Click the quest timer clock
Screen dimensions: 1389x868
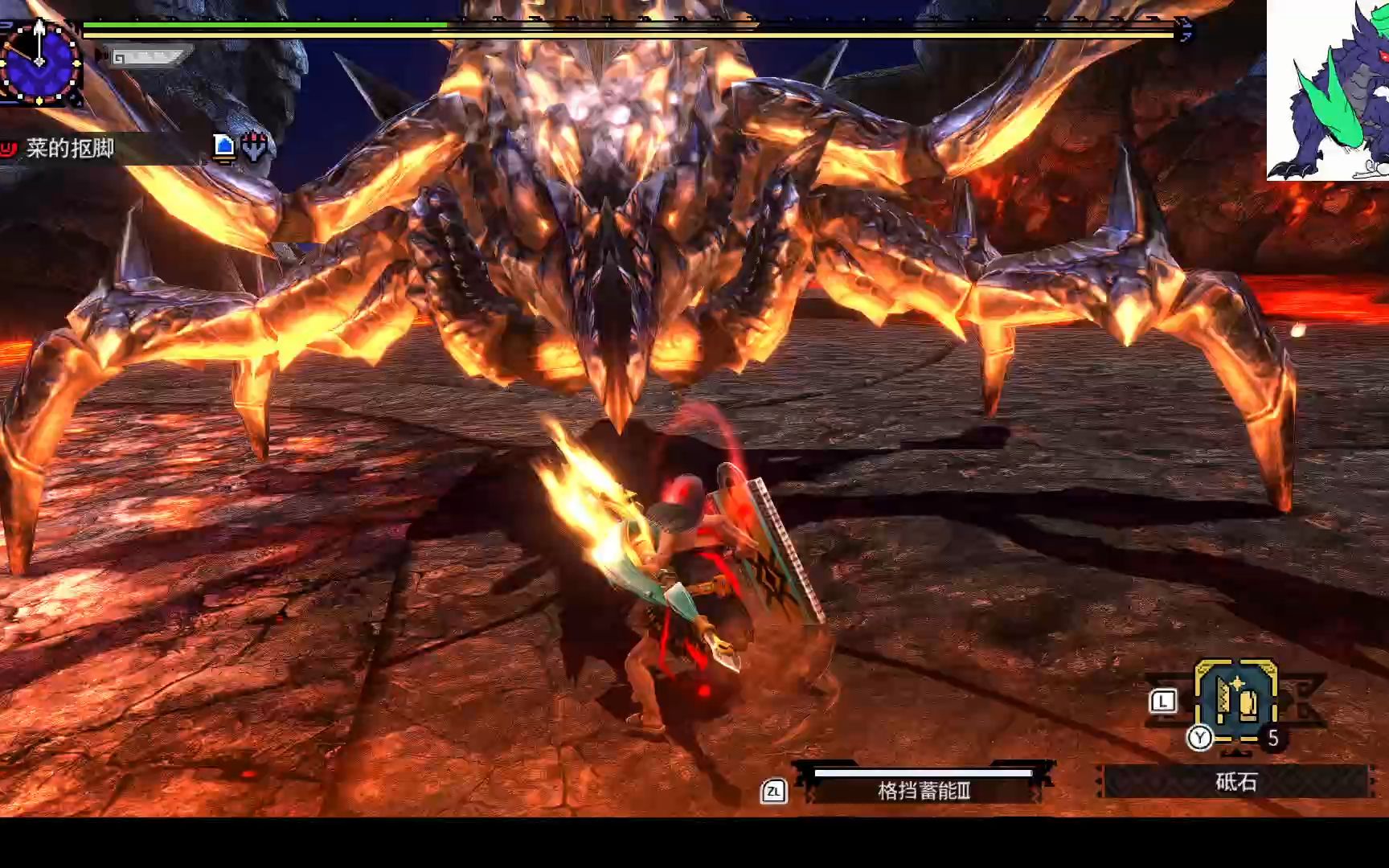pos(39,62)
